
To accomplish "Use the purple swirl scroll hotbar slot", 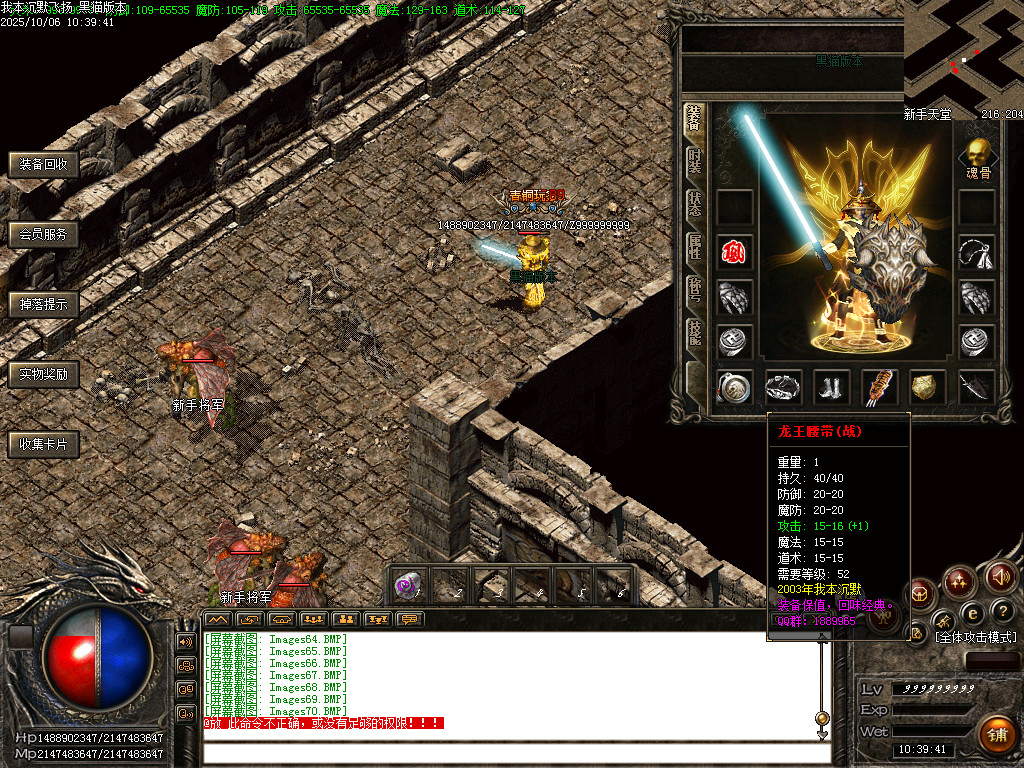I will point(406,586).
